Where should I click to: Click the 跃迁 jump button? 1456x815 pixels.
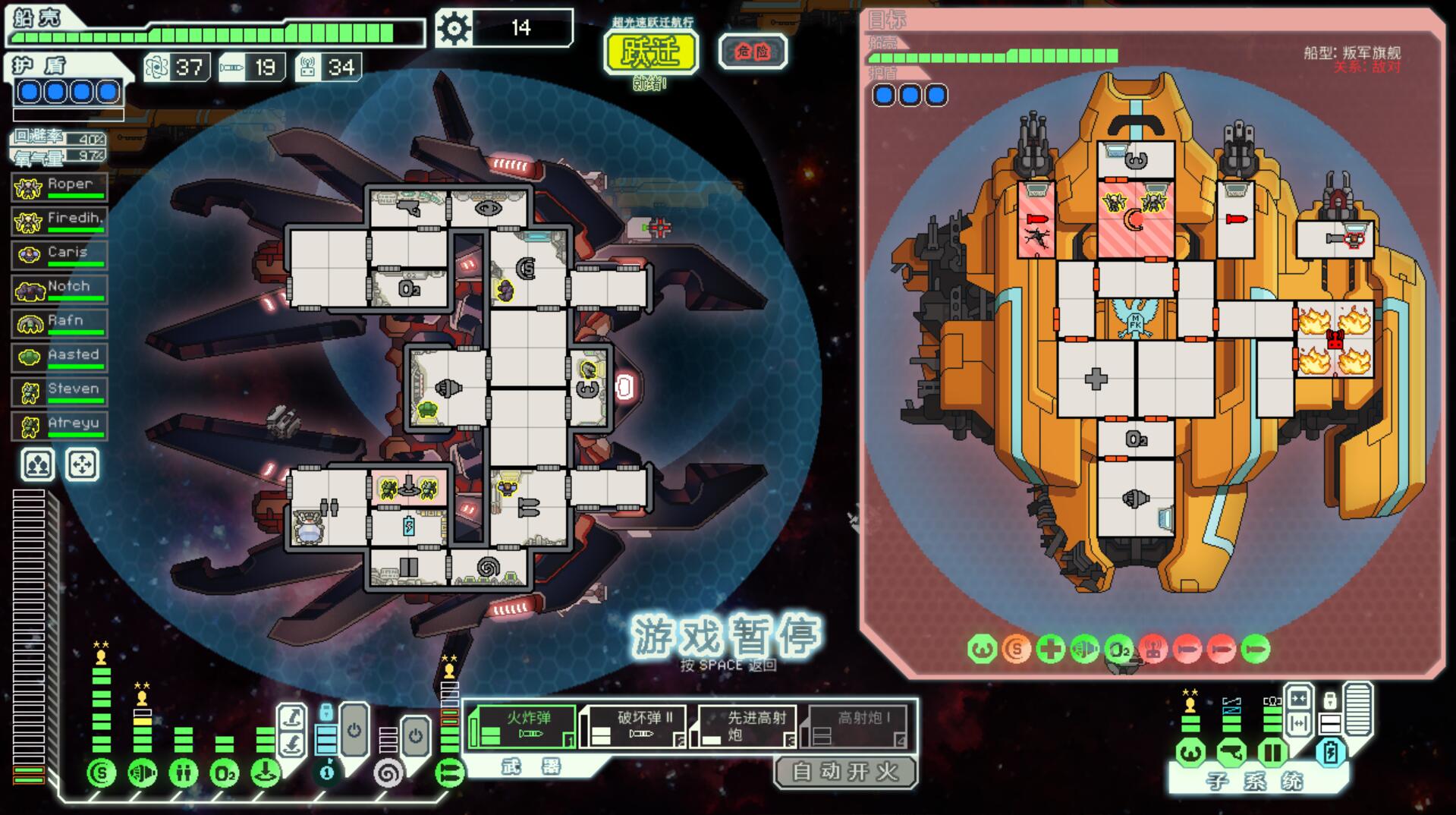point(651,52)
